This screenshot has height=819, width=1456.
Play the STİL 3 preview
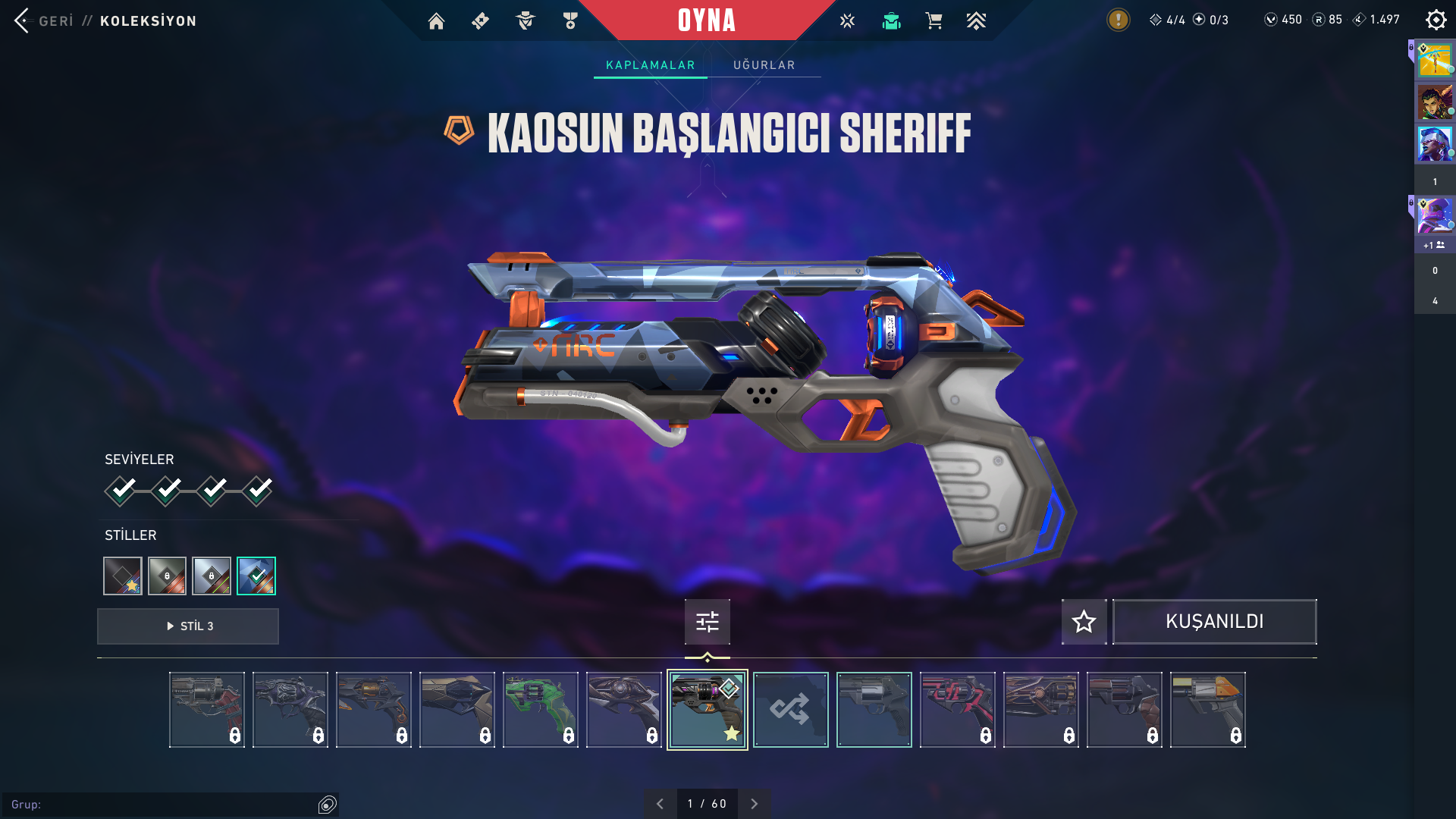click(x=188, y=626)
